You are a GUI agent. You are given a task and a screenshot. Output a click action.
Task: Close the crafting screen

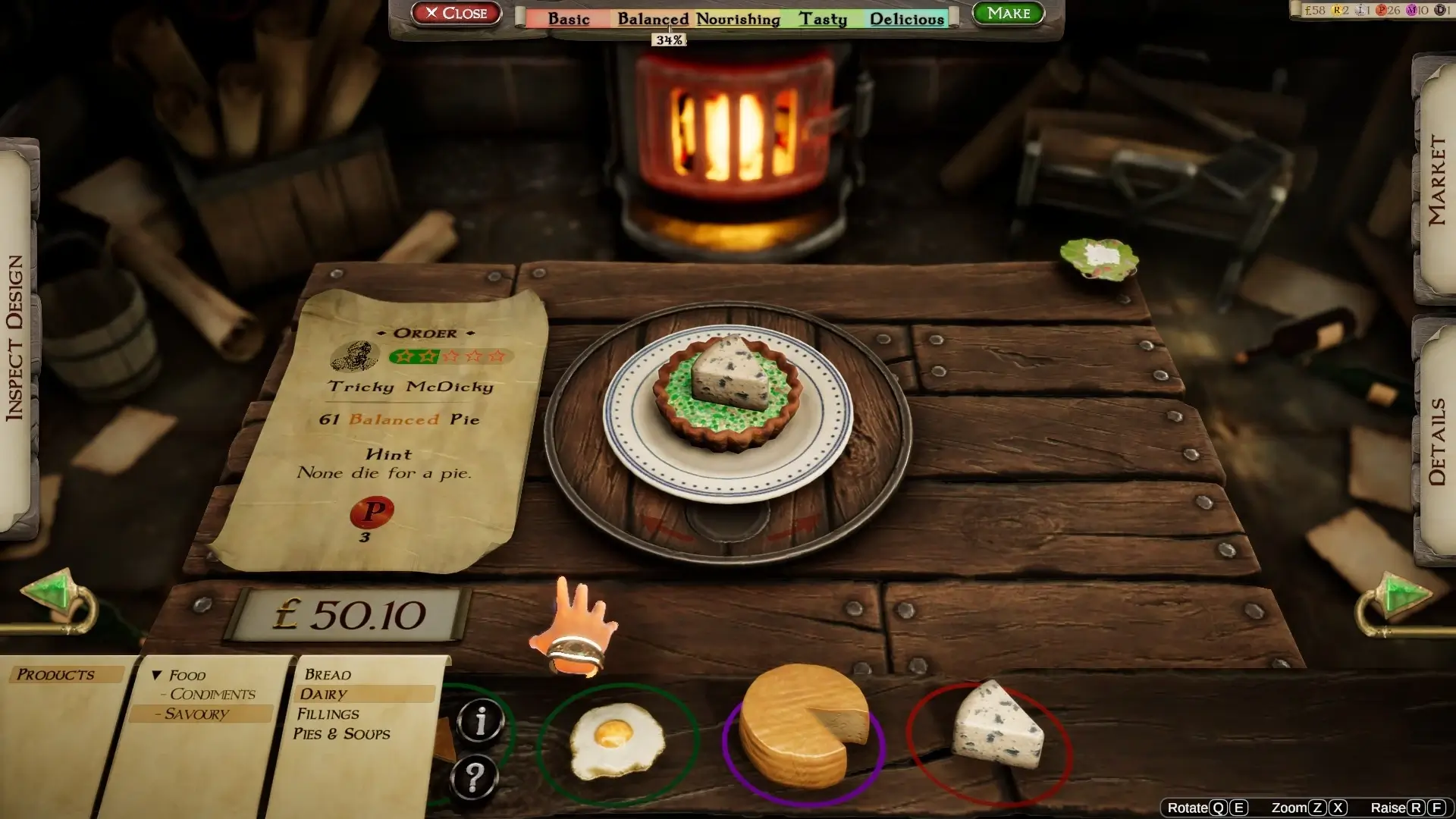click(x=456, y=13)
